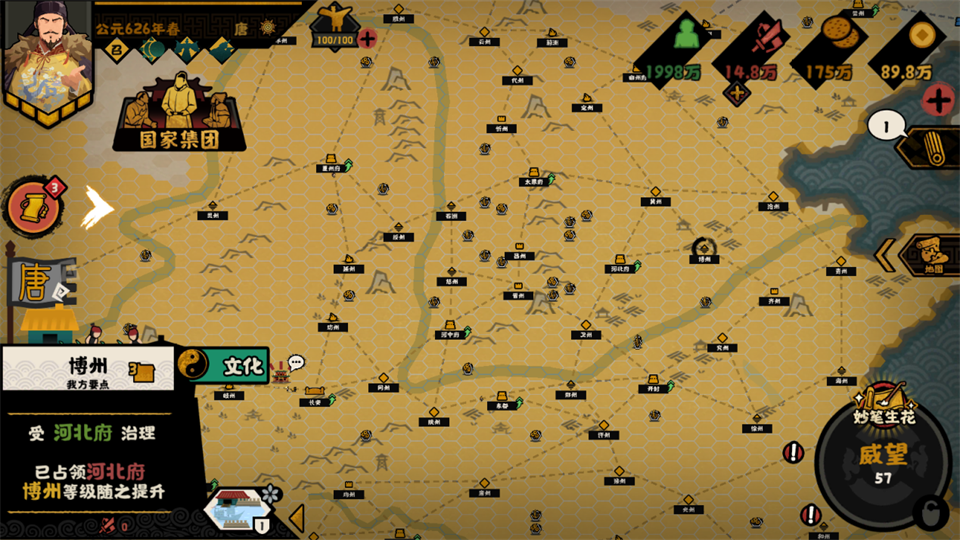Select the grain food resource icon
Screen dimensions: 960x540
pos(836,40)
